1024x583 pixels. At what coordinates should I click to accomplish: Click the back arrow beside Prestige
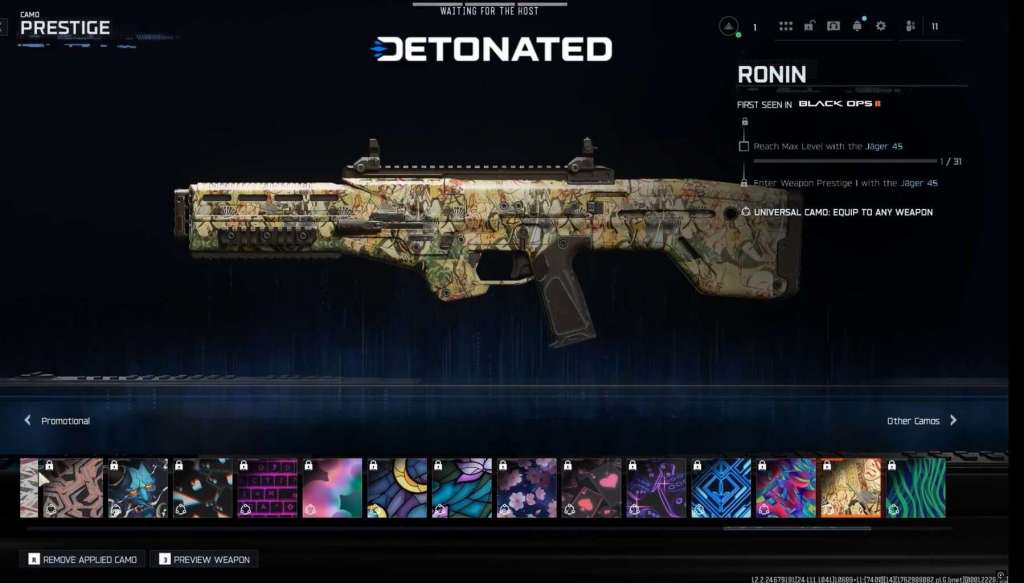point(4,27)
